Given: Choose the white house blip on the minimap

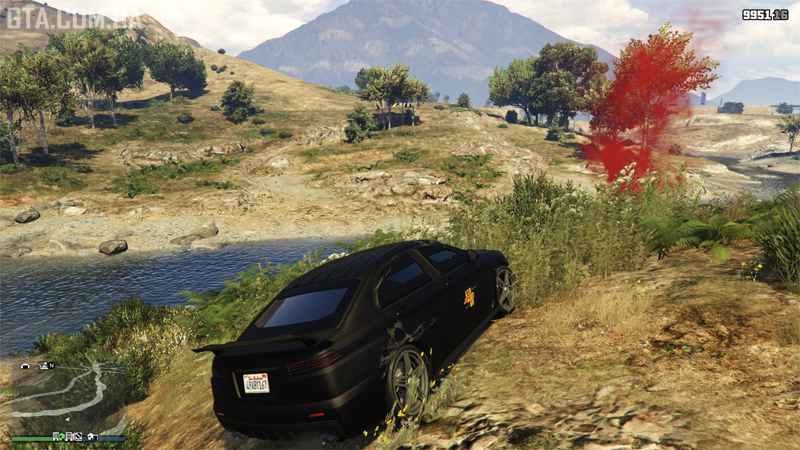Looking at the screenshot, I should (x=91, y=436).
